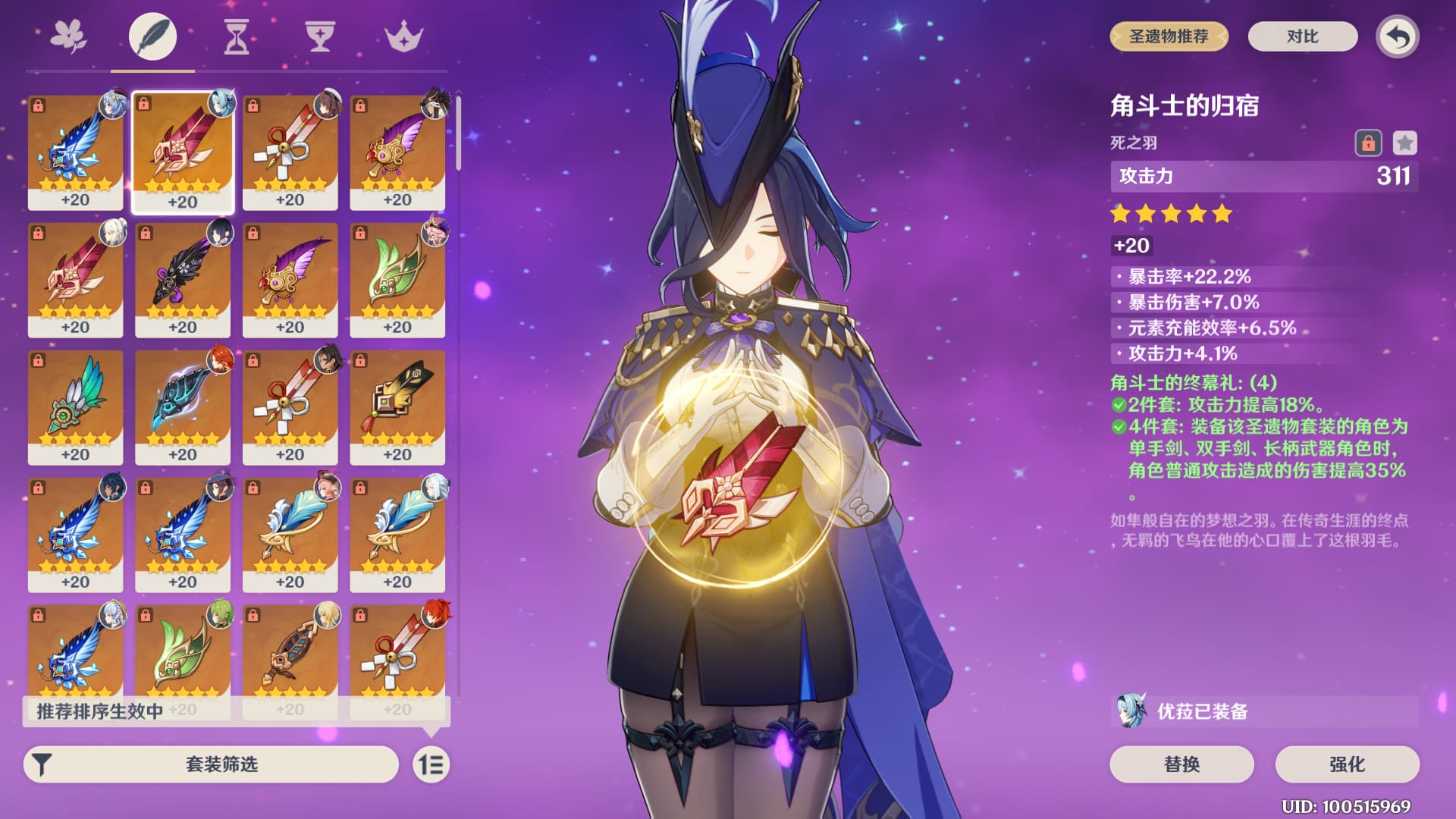Select the dark black-purple feather artifact

pos(183,279)
